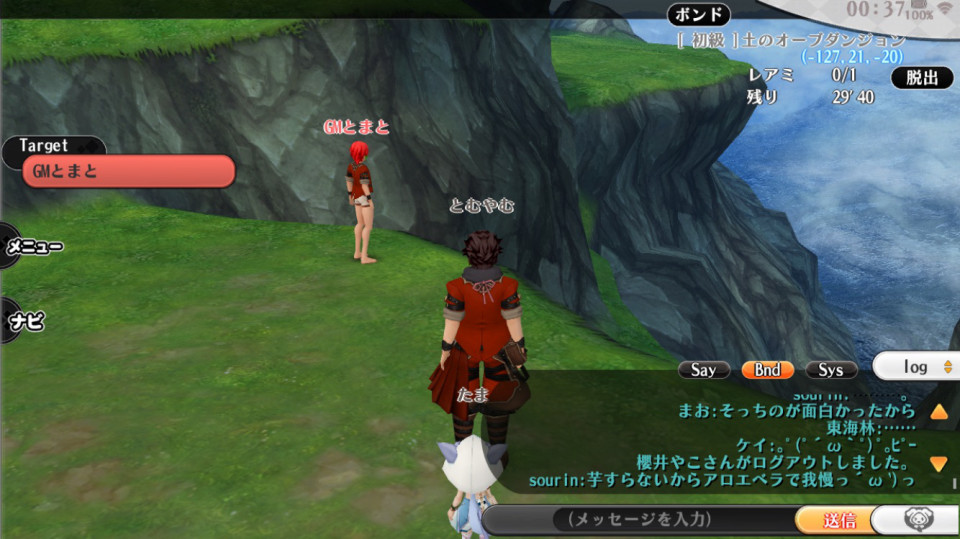Select the GMとまと target bar
The height and width of the screenshot is (539, 960).
128,171
